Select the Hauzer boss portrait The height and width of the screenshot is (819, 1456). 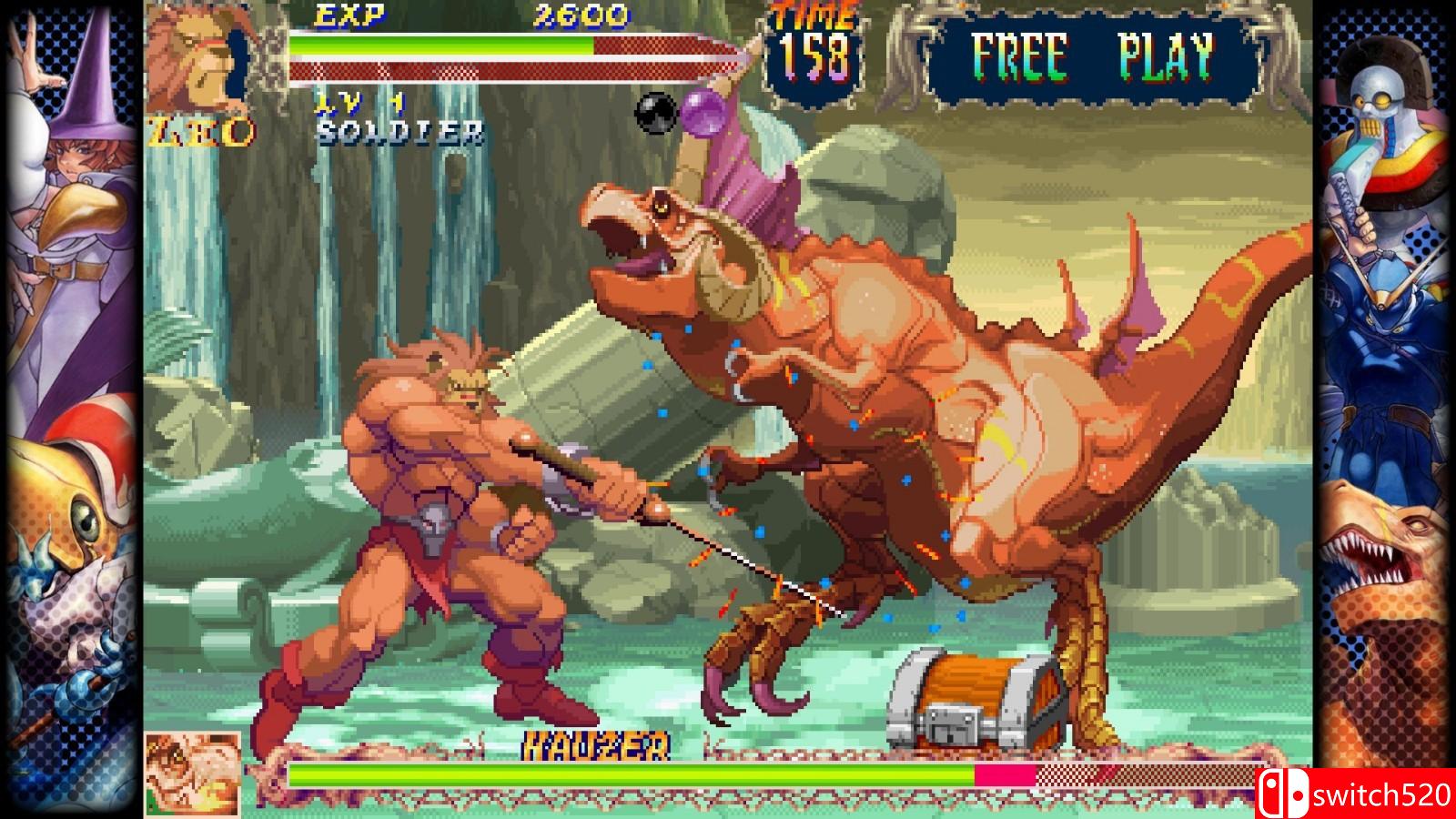193,773
